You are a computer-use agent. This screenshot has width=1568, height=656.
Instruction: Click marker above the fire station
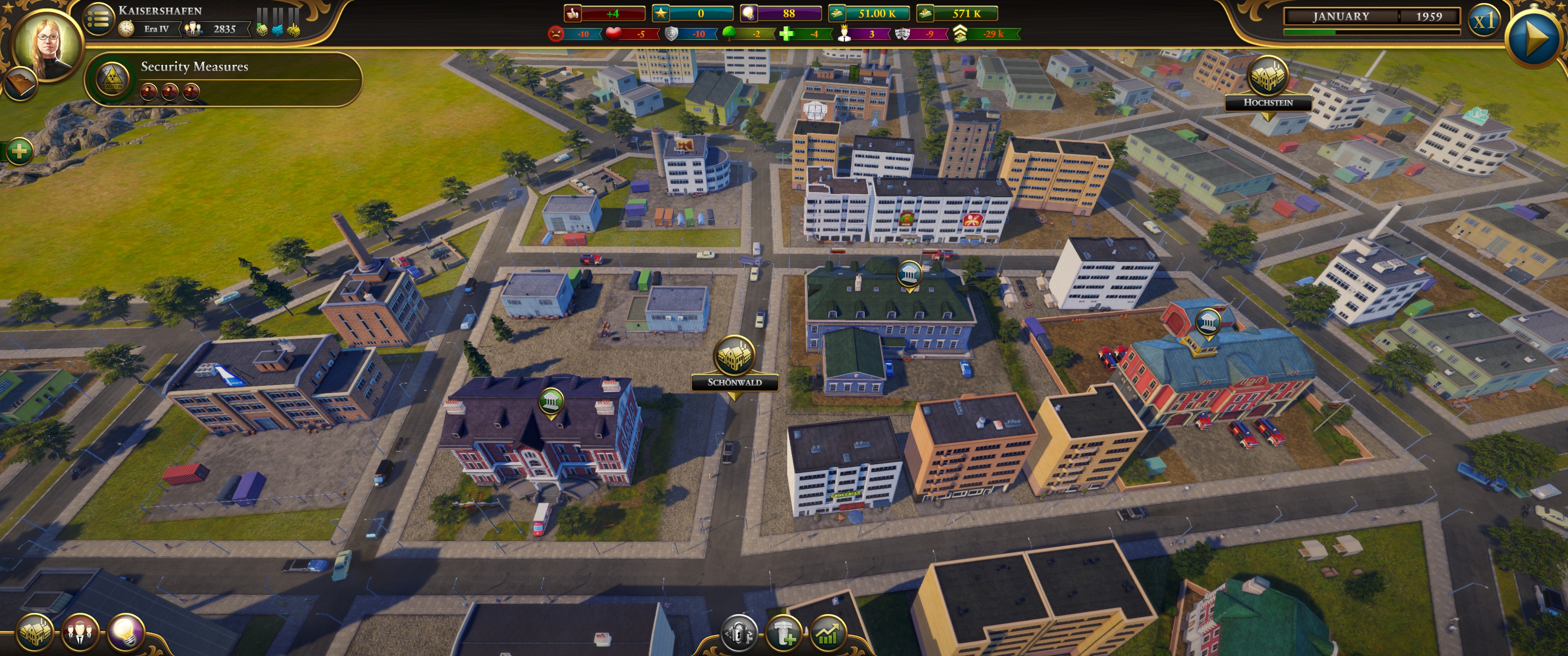(1207, 322)
